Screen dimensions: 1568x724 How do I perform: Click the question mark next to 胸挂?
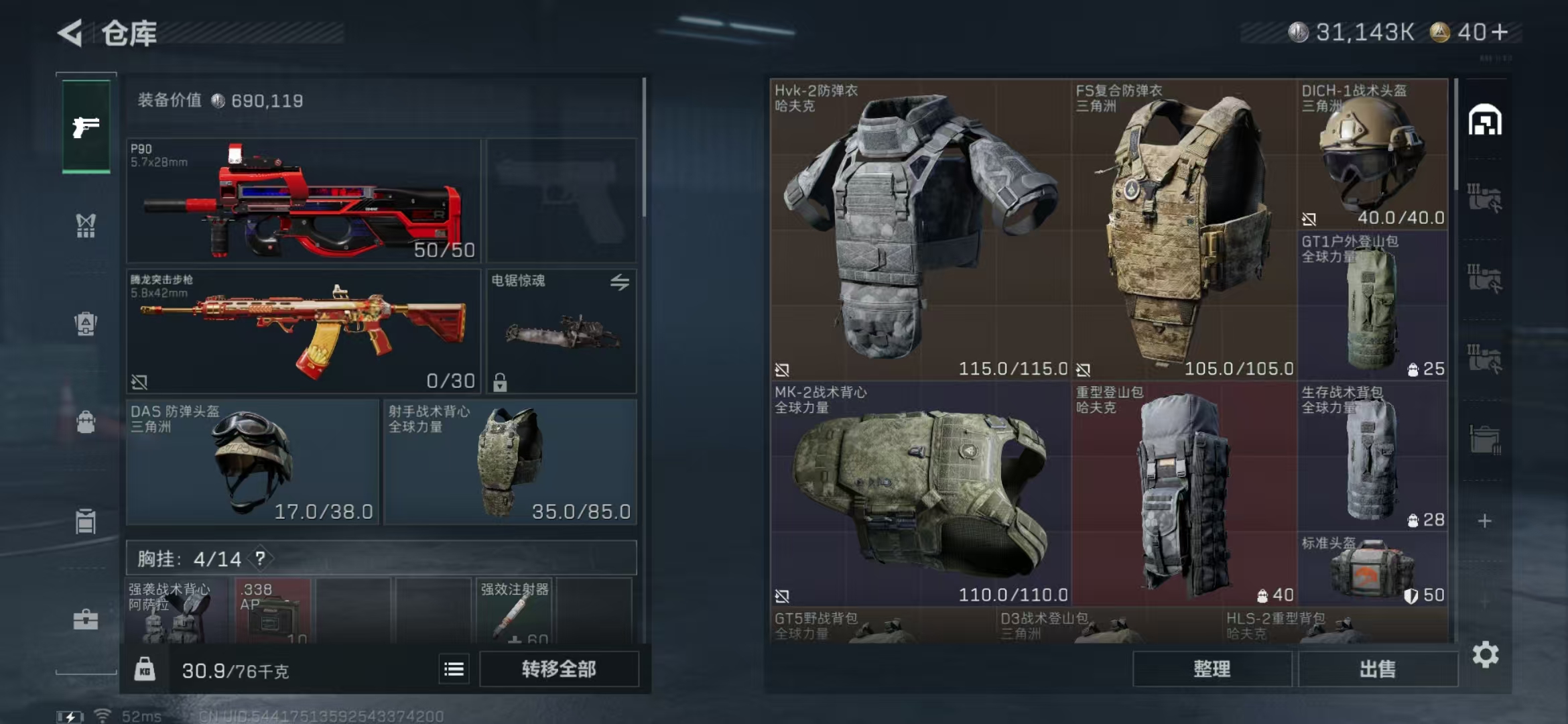pyautogui.click(x=260, y=558)
